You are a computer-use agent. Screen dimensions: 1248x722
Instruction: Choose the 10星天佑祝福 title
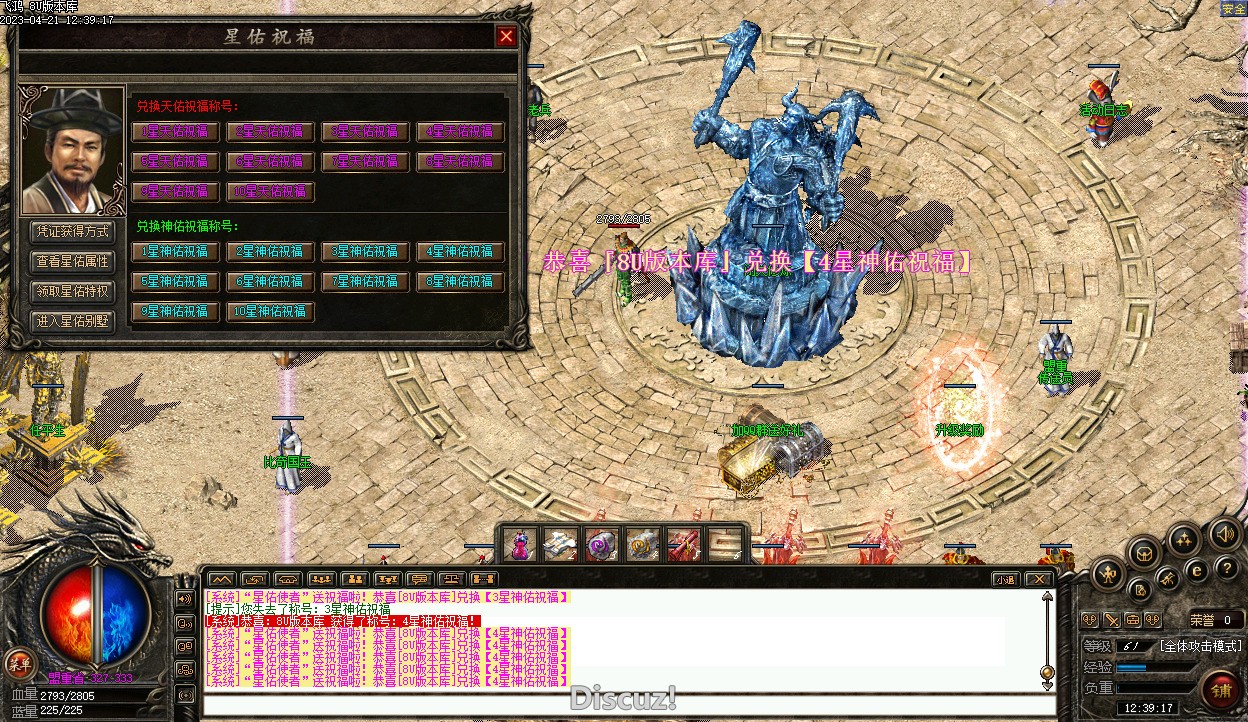[270, 191]
